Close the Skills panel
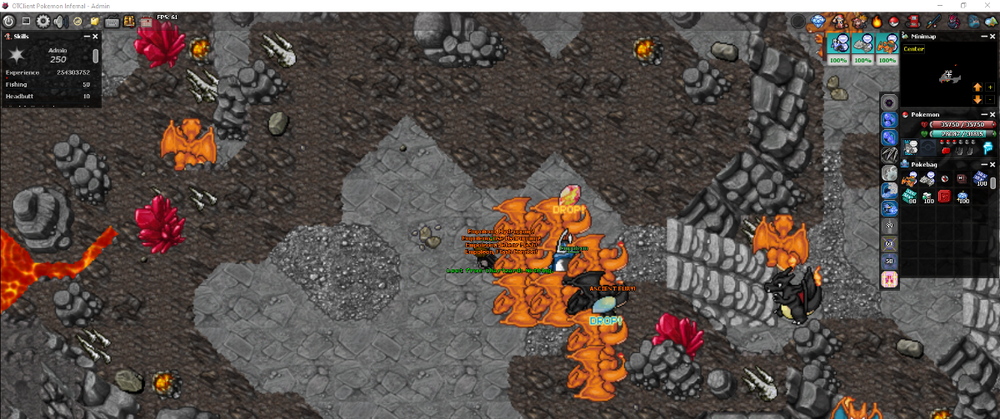 pyautogui.click(x=96, y=37)
